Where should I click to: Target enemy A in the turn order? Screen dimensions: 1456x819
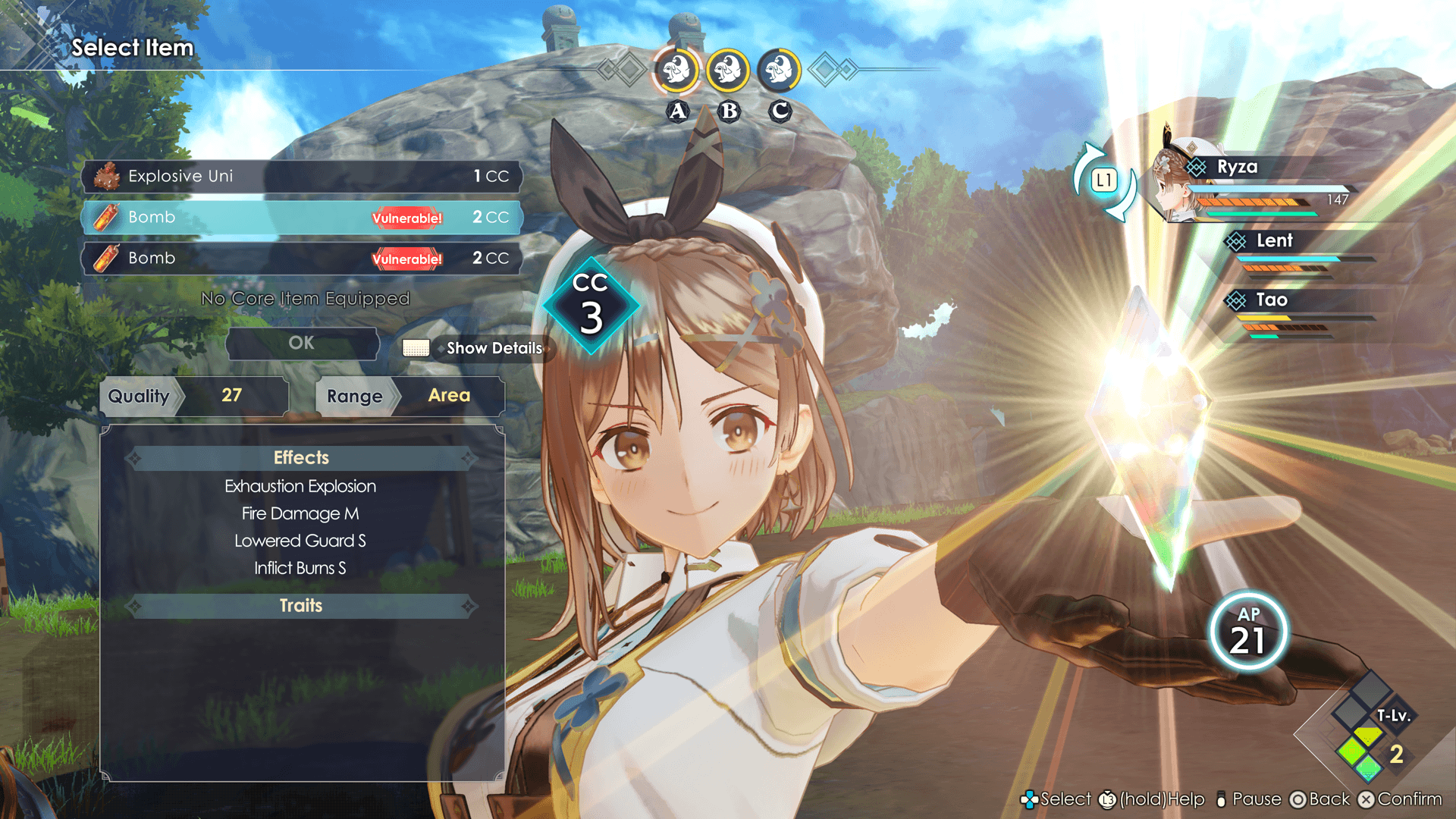pyautogui.click(x=676, y=71)
